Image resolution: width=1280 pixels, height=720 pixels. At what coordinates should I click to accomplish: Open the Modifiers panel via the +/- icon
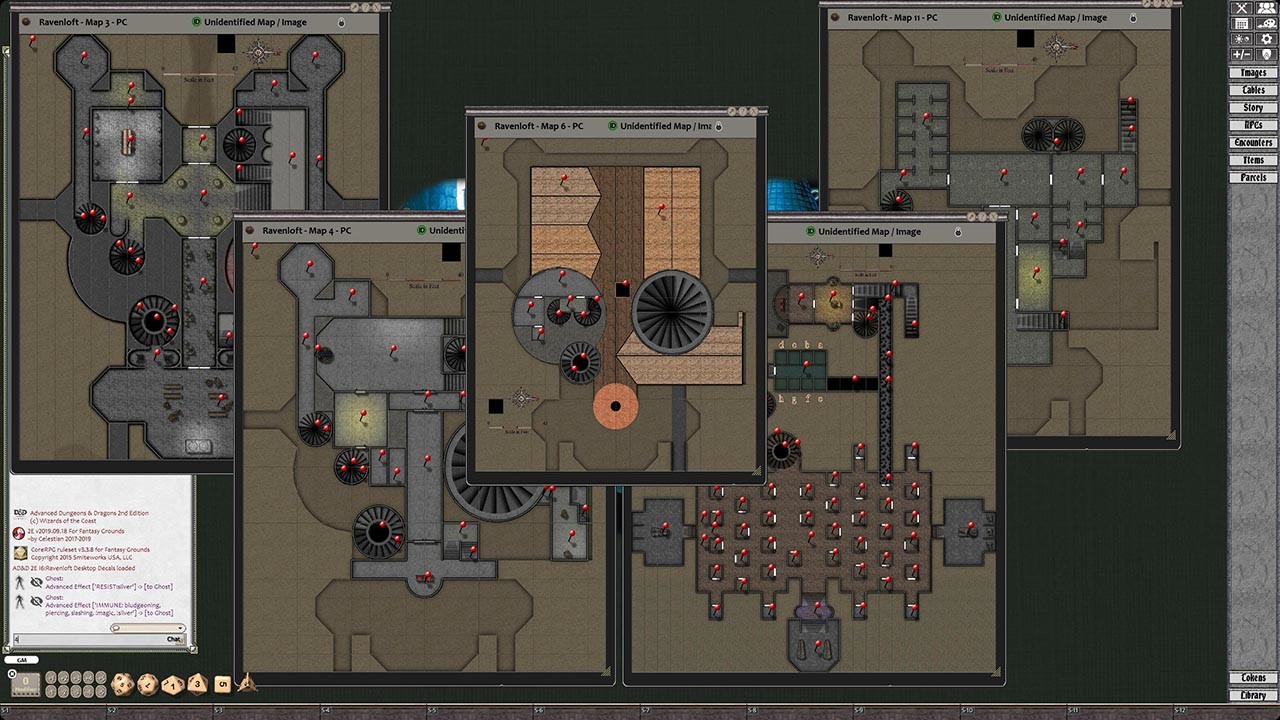point(1242,52)
